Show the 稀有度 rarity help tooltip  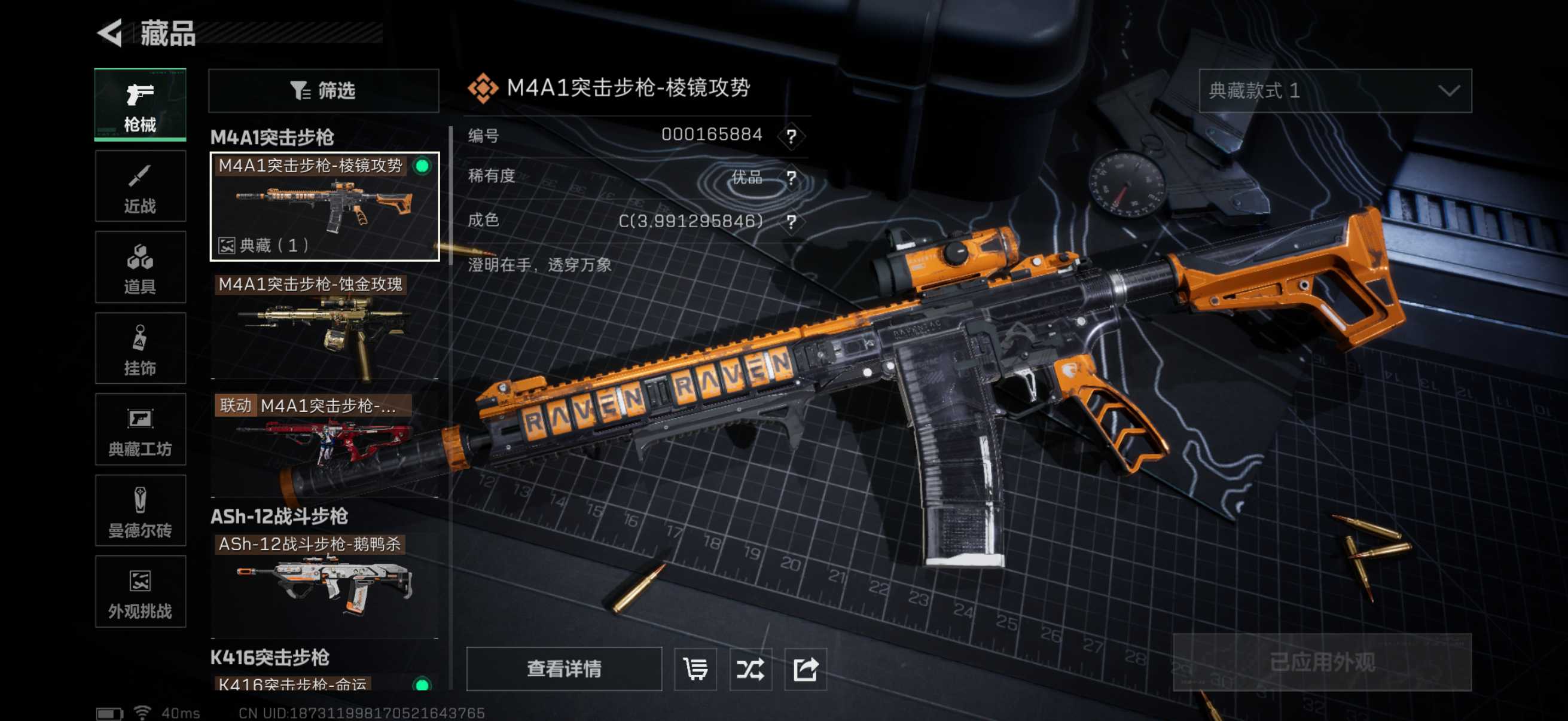point(791,178)
